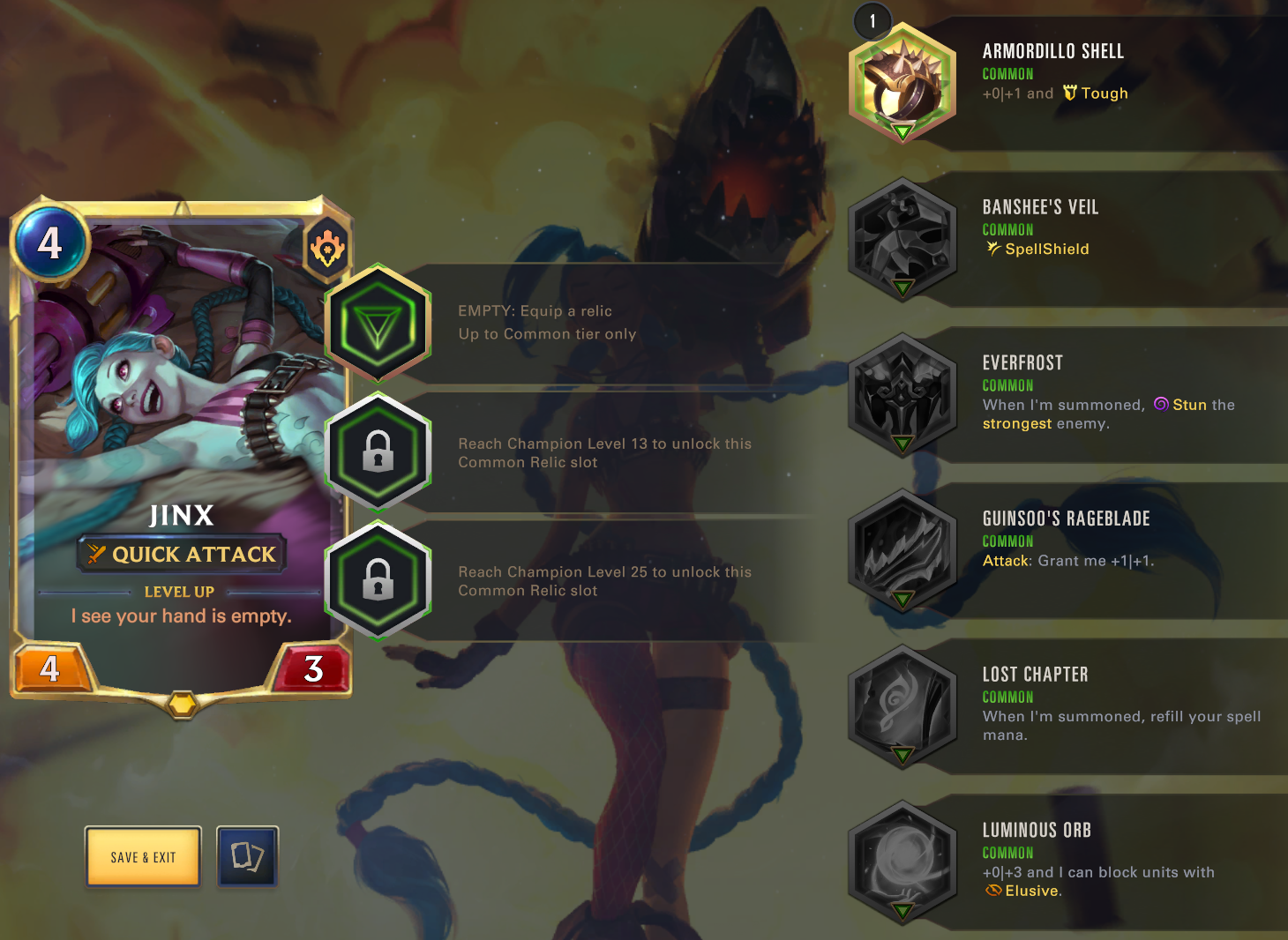Expand the green triangle under Armordillo Shell
Image resolution: width=1288 pixels, height=940 pixels.
coord(902,131)
